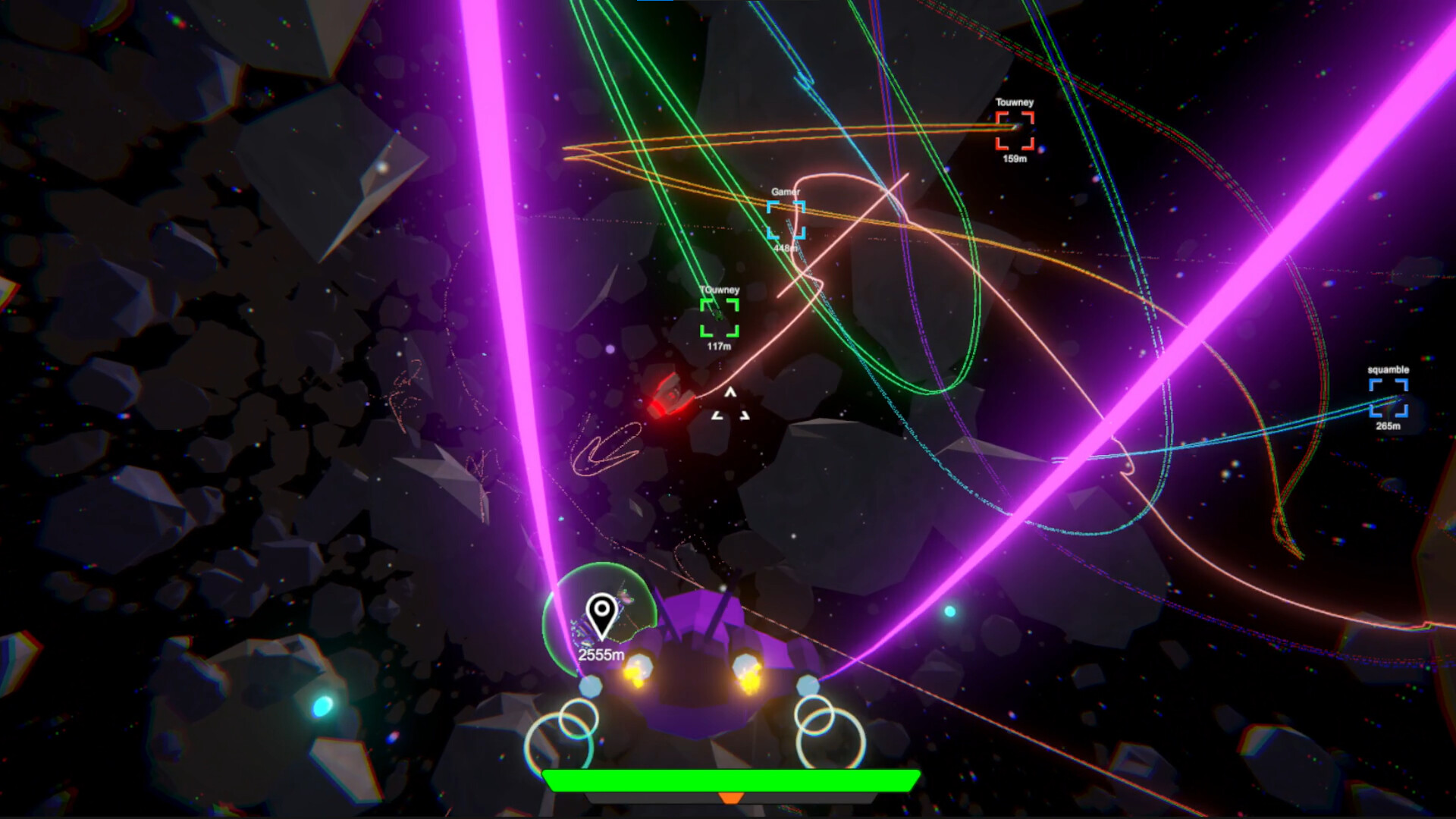Click the waypoint pin showing 2555m
This screenshot has width=1456, height=819.
601,614
